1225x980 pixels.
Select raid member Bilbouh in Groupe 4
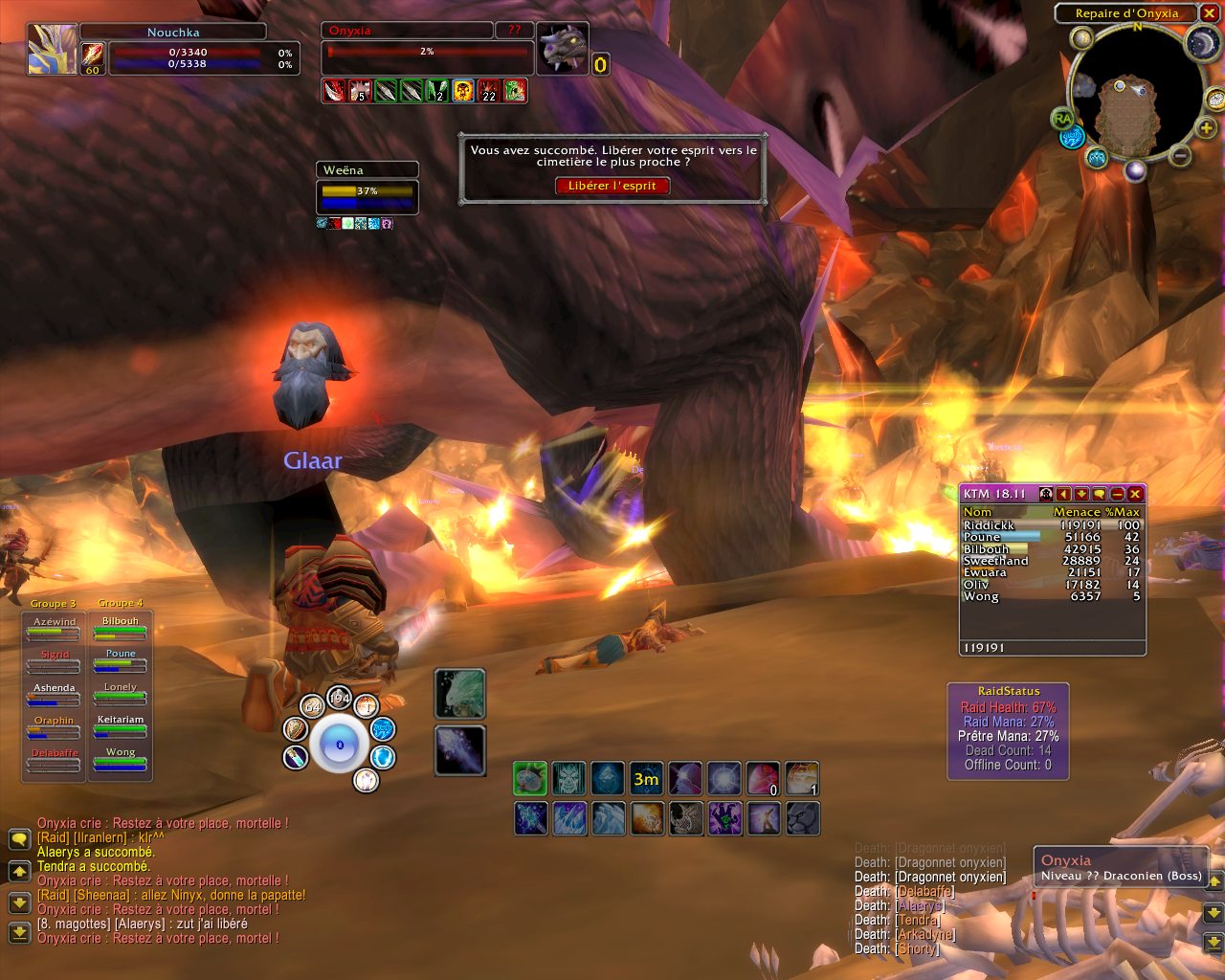121,628
